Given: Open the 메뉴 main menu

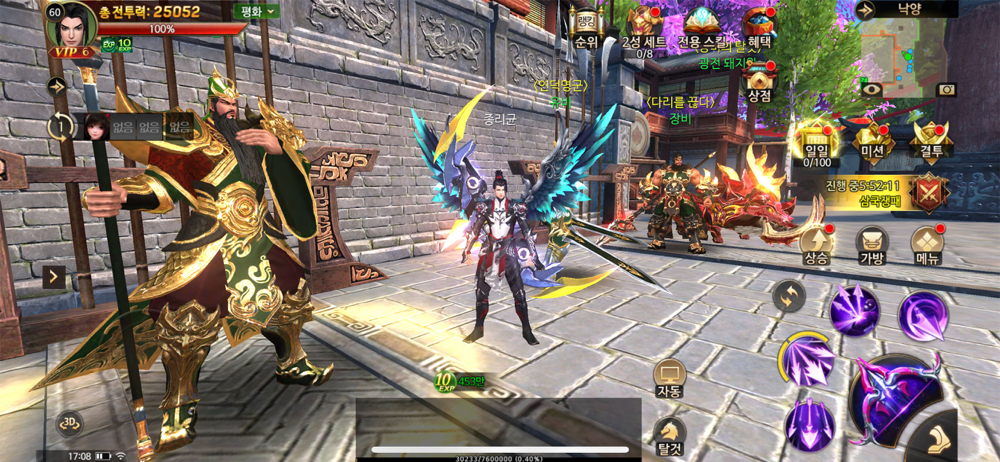Looking at the screenshot, I should coord(928,243).
